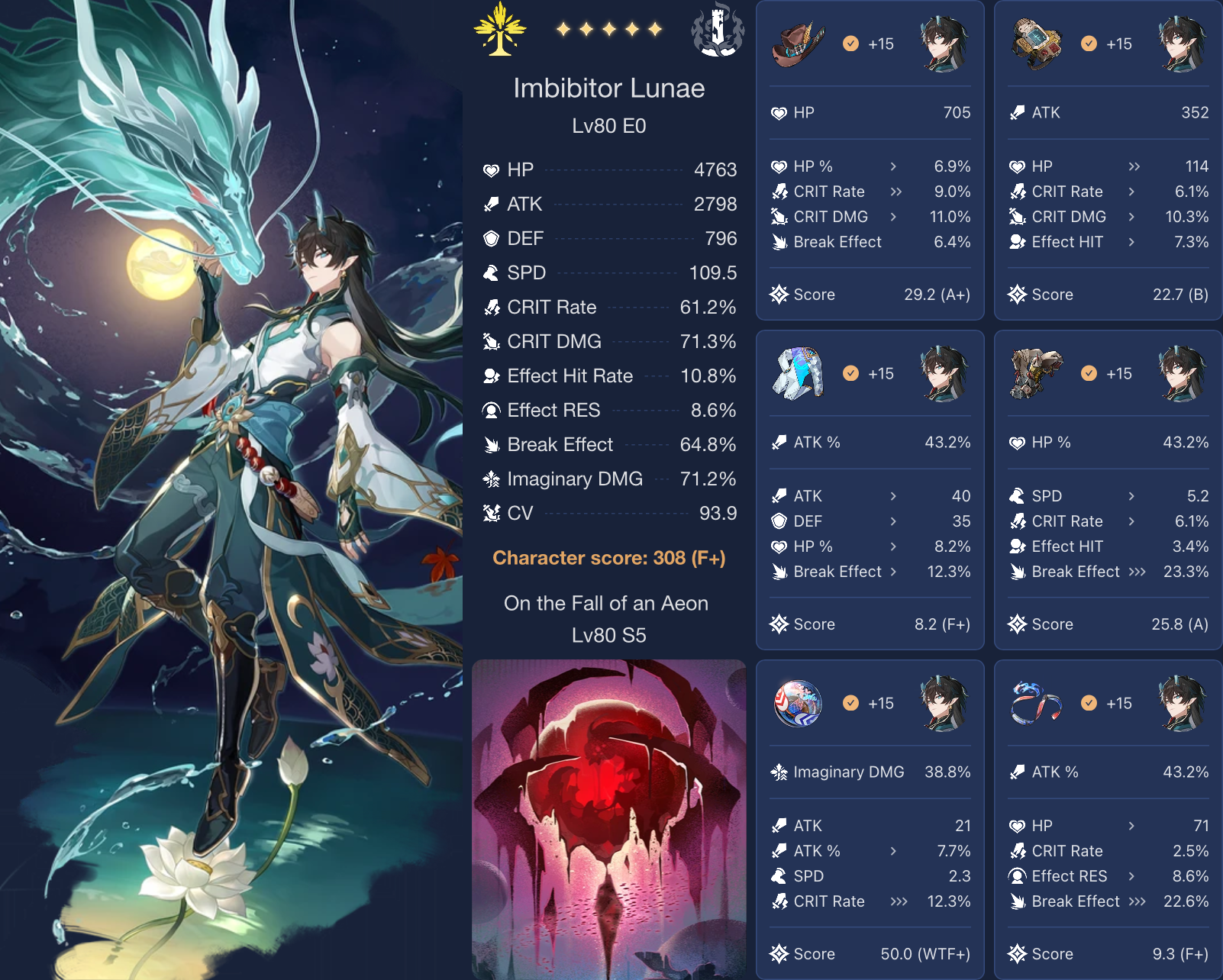This screenshot has height=980, width=1223.
Task: Click the Character score 308 text
Action: [609, 557]
